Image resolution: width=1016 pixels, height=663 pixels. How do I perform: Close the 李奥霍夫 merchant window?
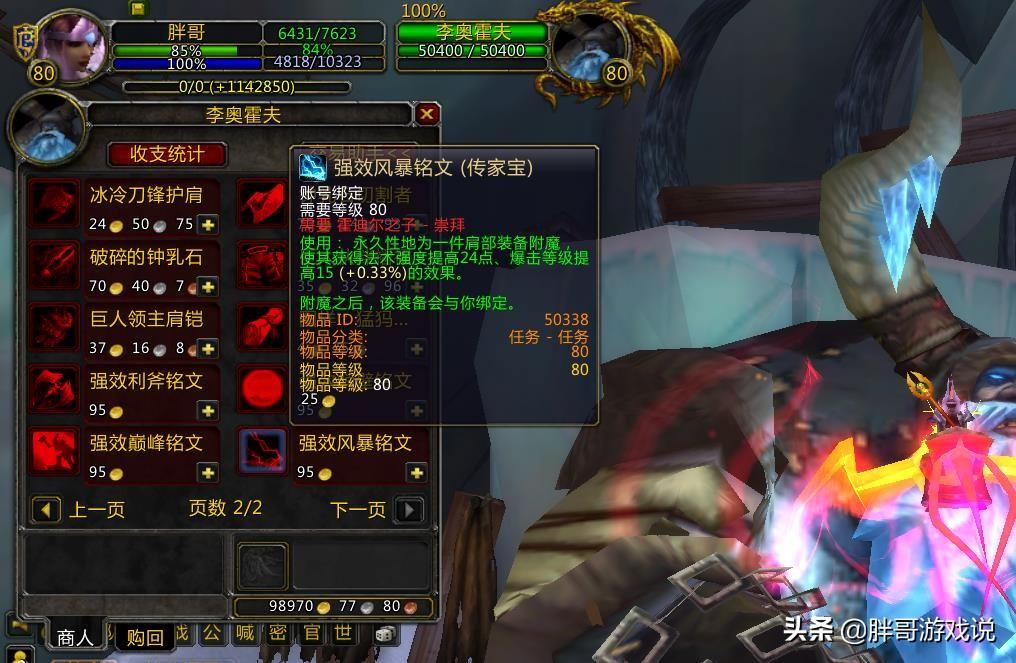427,114
